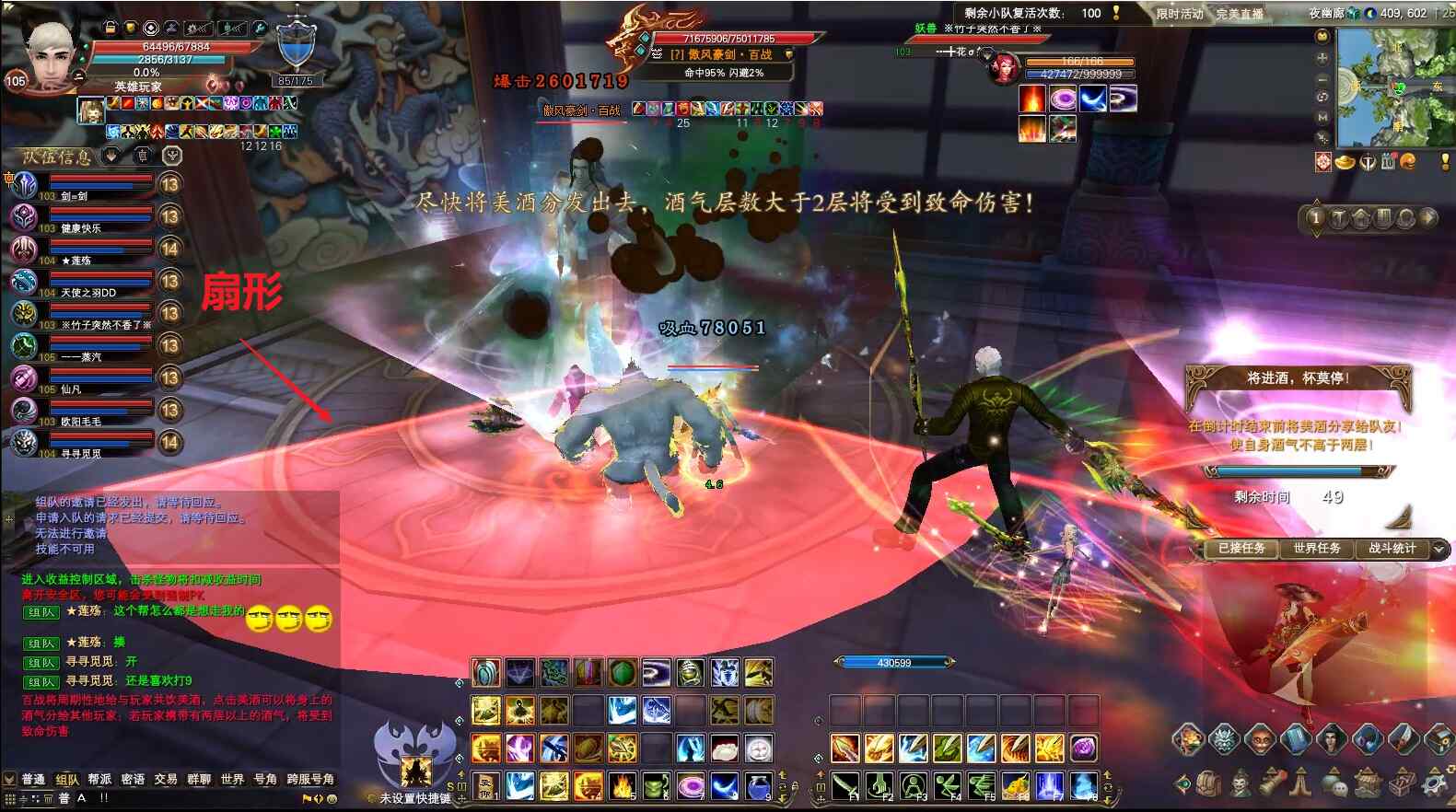Open the gold ingot shop icon

[x=1345, y=163]
